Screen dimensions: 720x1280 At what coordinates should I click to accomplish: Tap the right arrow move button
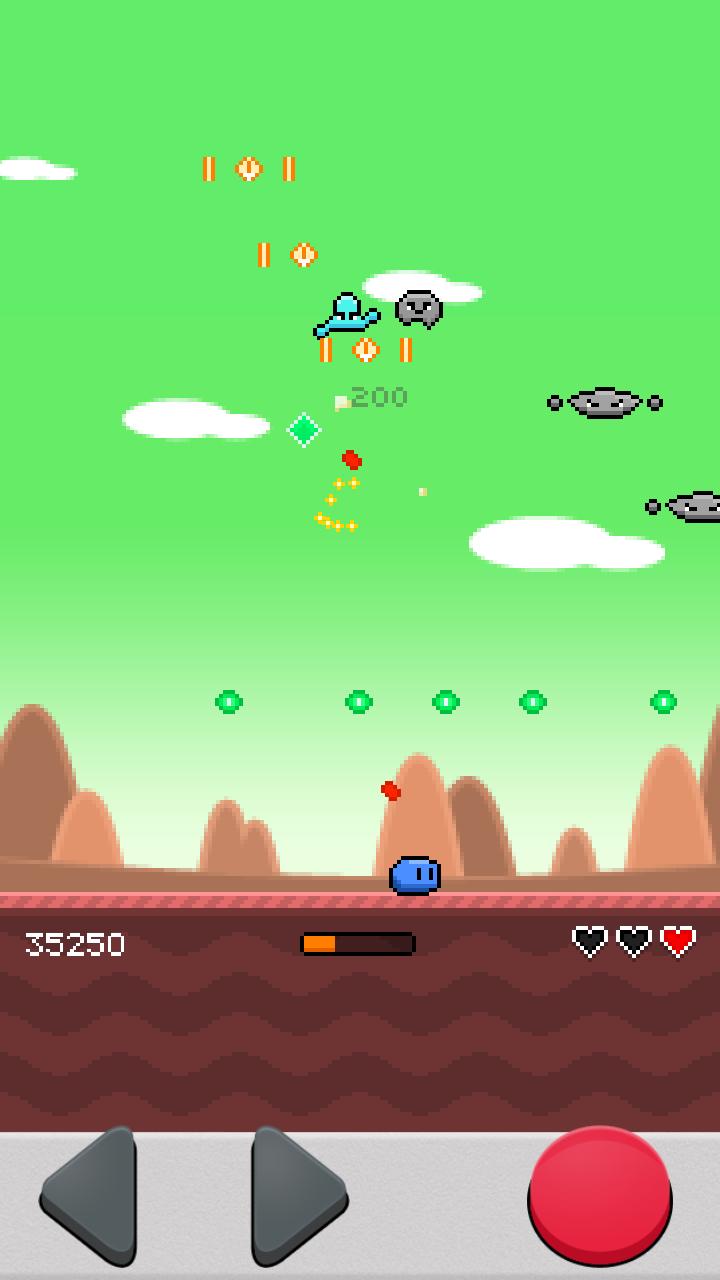click(294, 1196)
